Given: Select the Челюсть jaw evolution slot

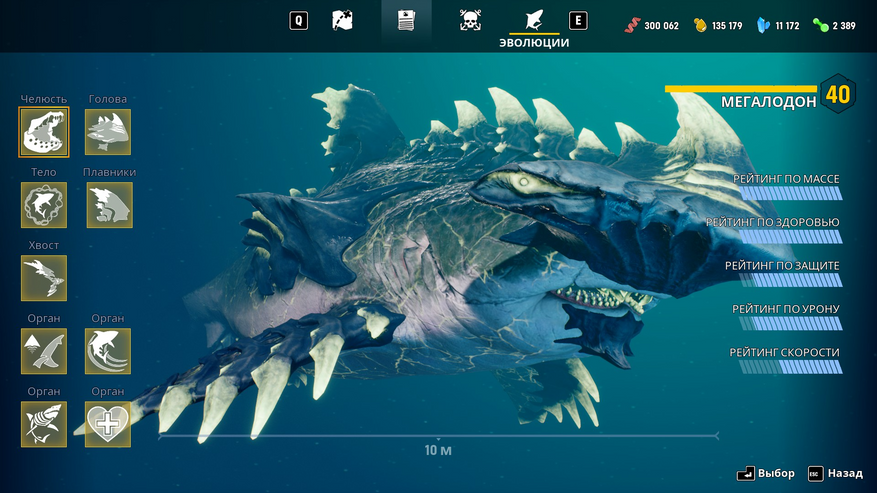Looking at the screenshot, I should [x=44, y=132].
